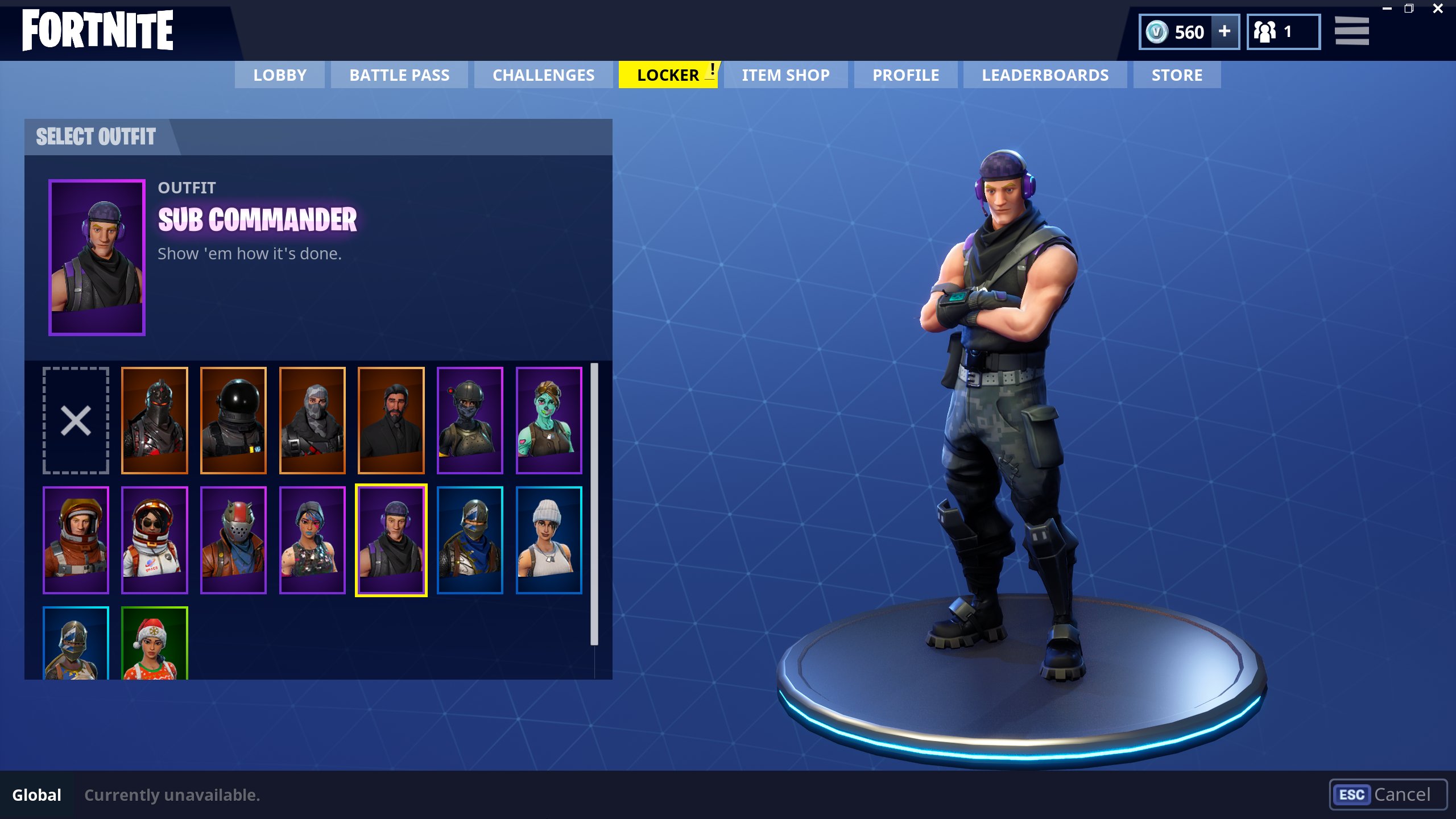The height and width of the screenshot is (819, 1456).
Task: Switch to the Item Shop tab
Action: (785, 75)
